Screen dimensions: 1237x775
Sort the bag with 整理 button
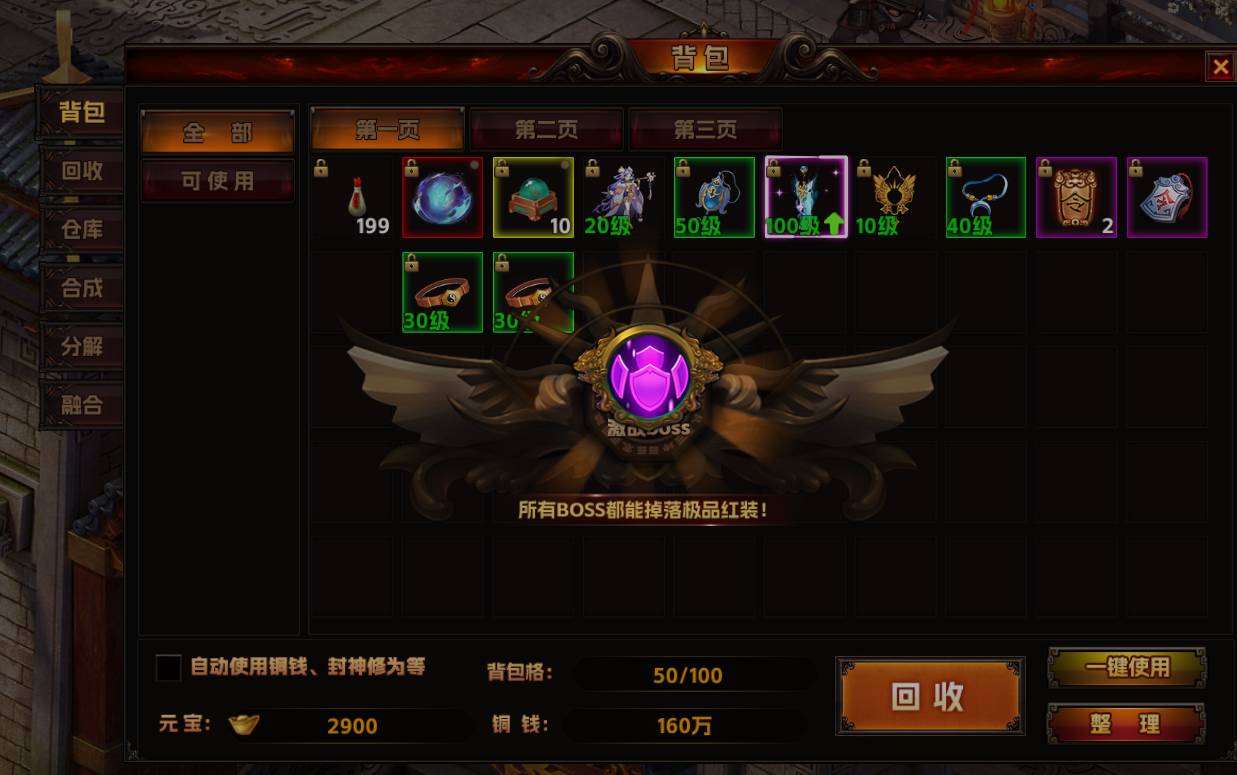(1126, 723)
